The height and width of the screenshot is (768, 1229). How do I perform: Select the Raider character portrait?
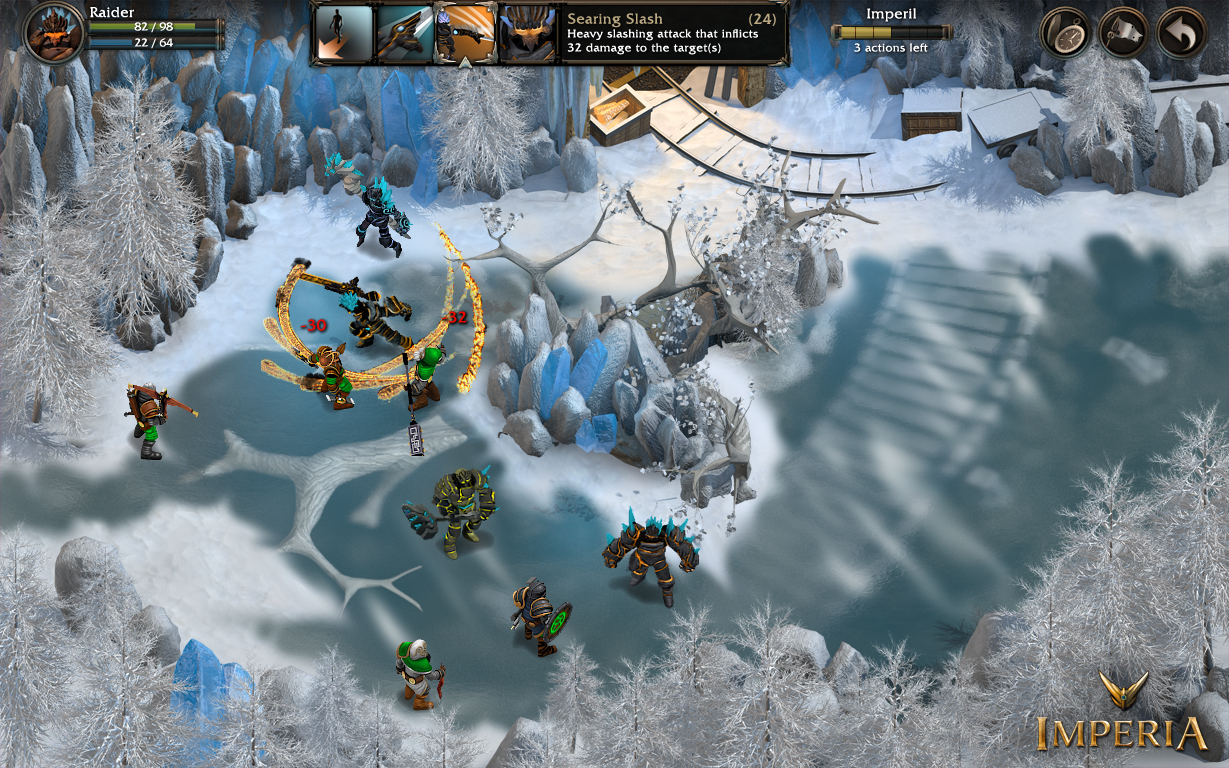pyautogui.click(x=54, y=32)
